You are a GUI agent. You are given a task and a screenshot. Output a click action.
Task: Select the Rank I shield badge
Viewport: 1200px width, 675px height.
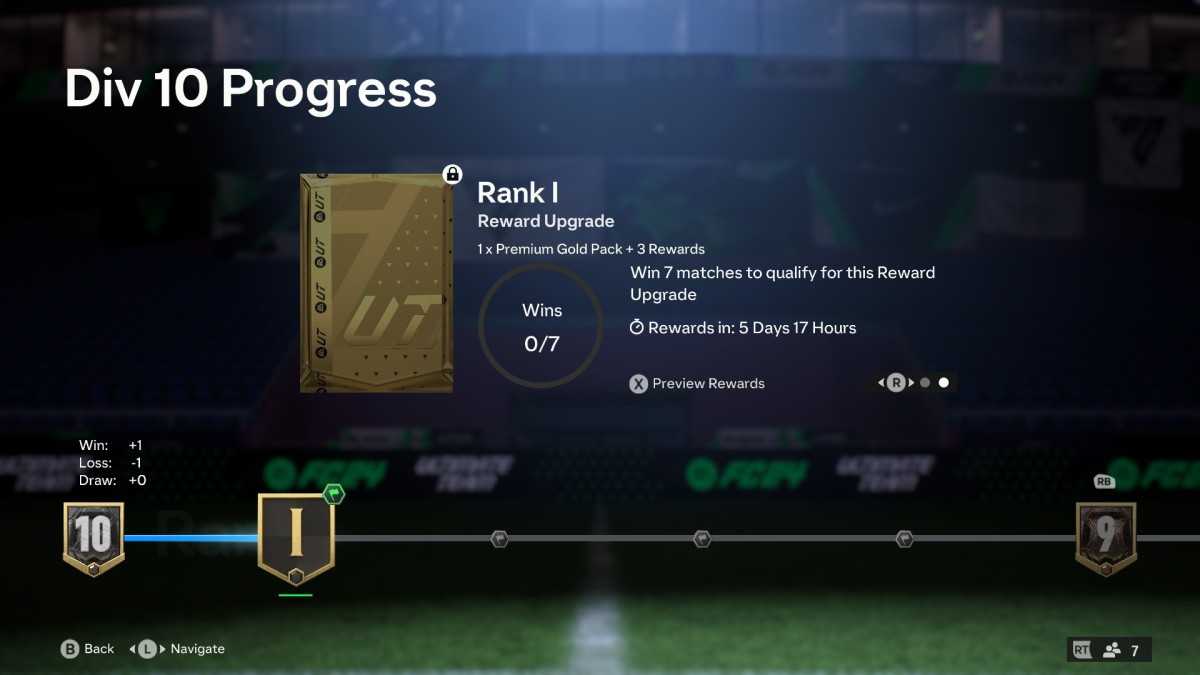pyautogui.click(x=296, y=538)
